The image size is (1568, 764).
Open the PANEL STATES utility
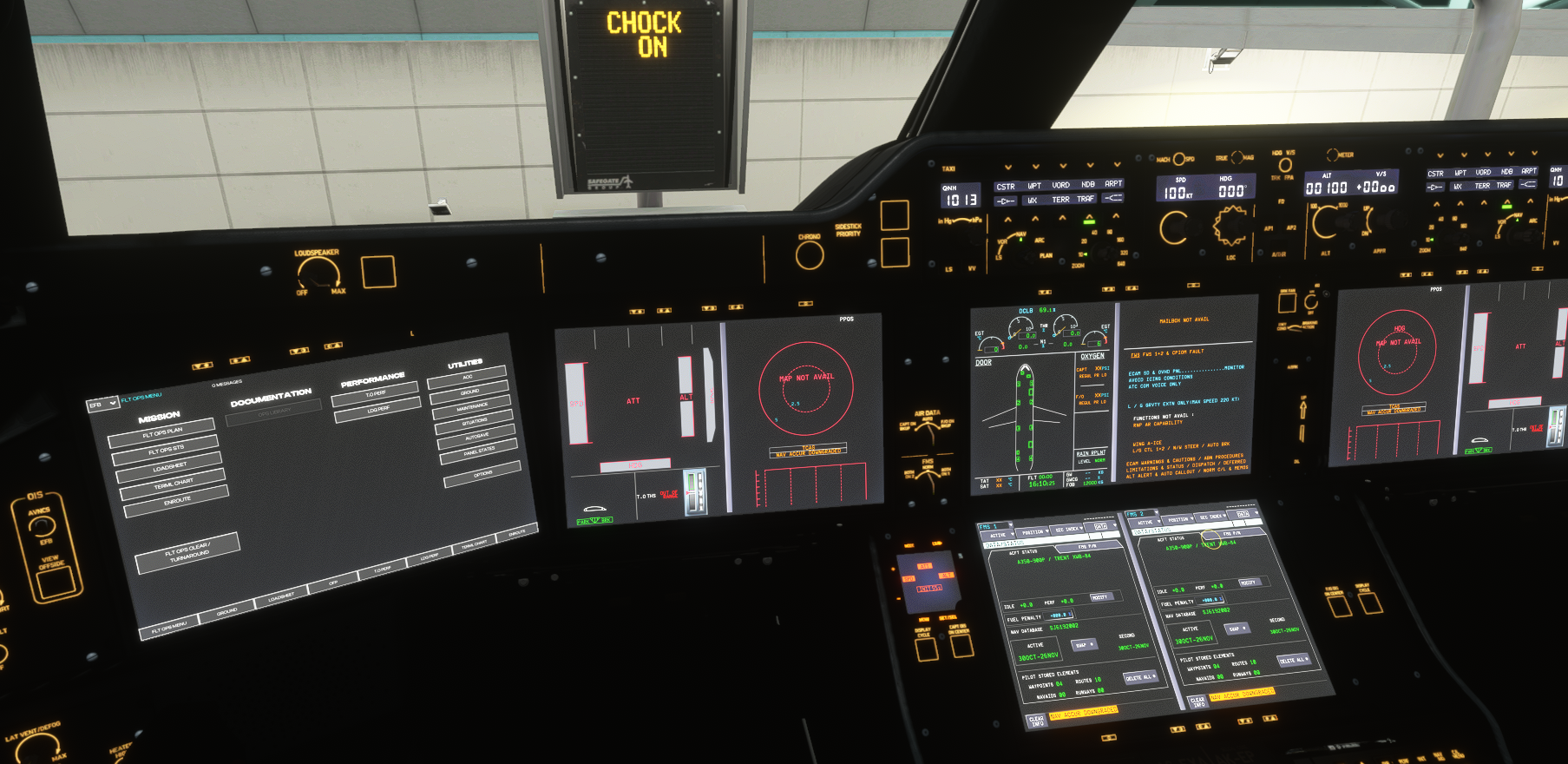[x=479, y=451]
